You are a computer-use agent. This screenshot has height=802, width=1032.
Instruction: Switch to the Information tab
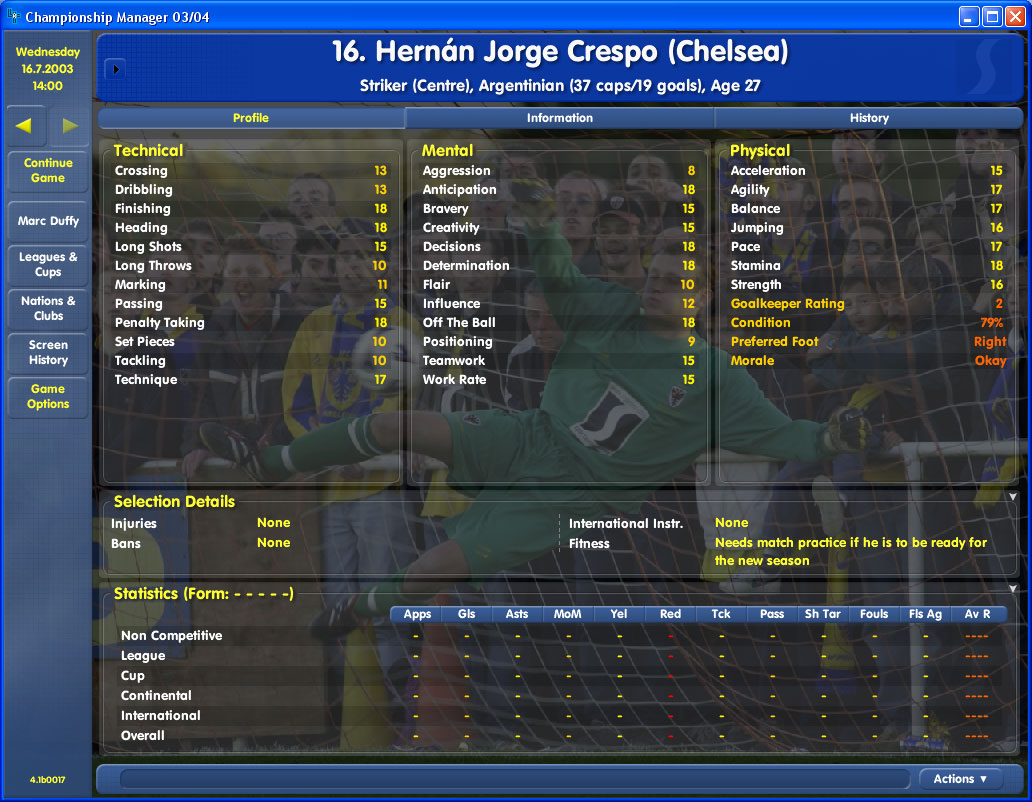pos(559,118)
